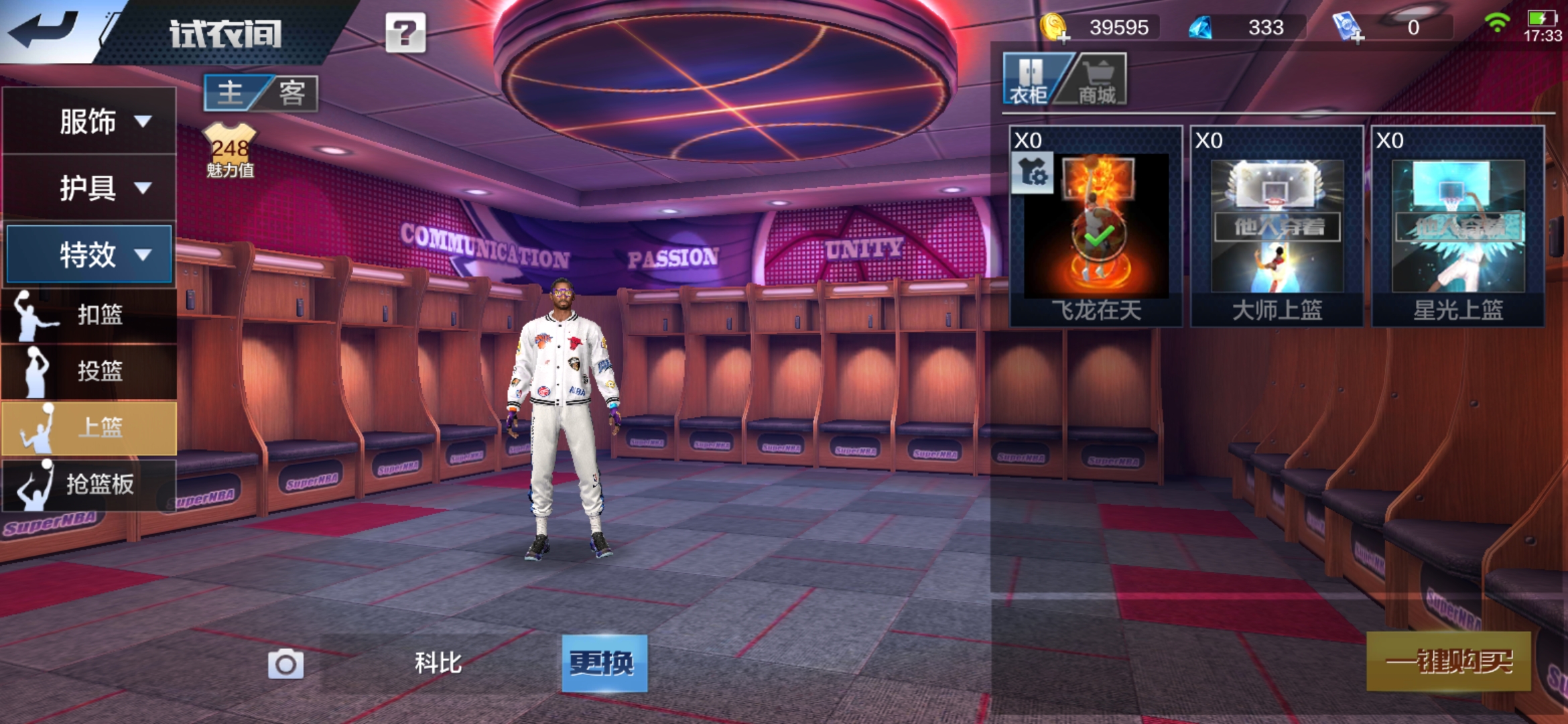Take a screenshot with the camera icon

(x=285, y=664)
